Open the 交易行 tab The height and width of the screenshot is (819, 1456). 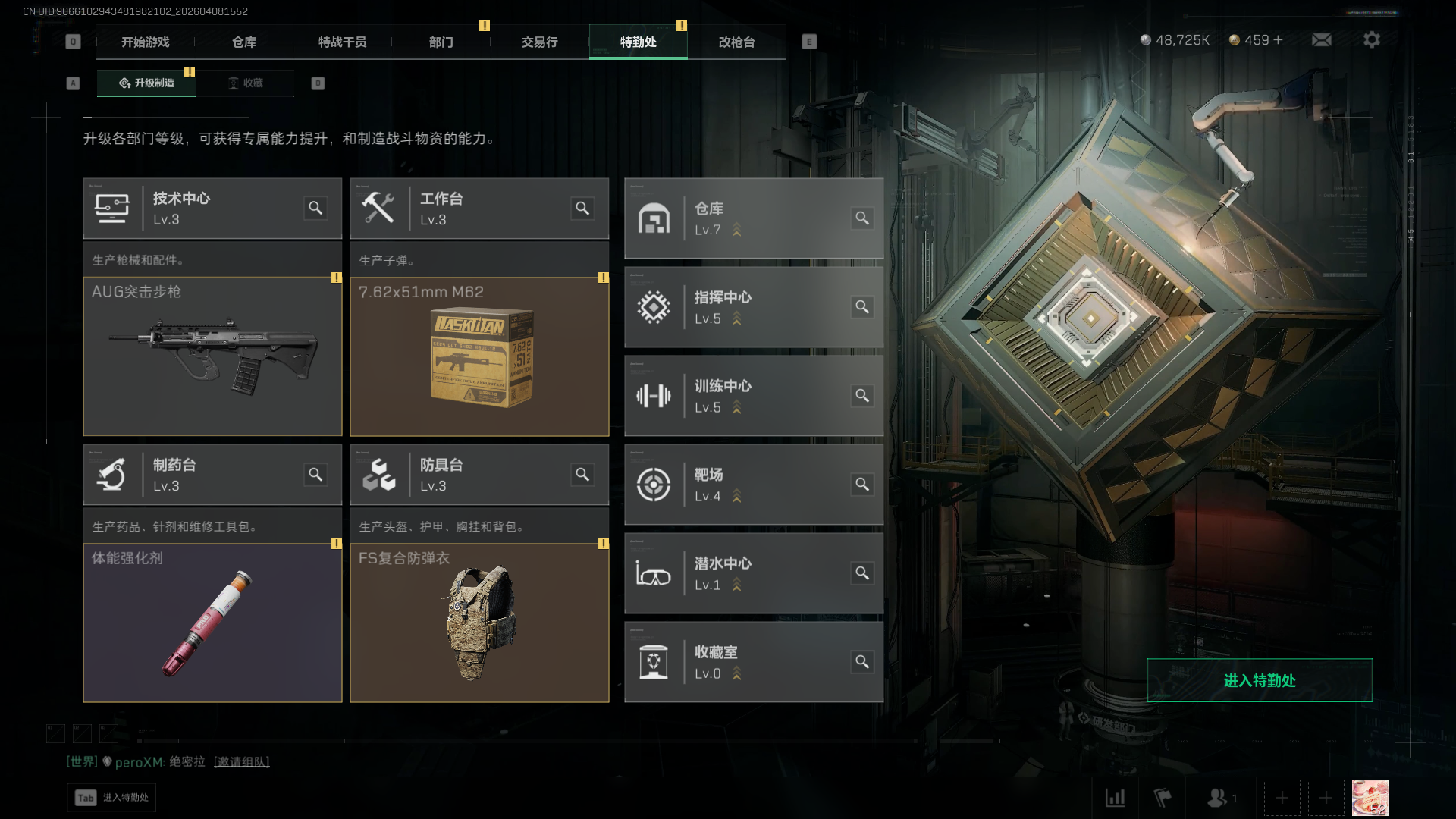539,42
